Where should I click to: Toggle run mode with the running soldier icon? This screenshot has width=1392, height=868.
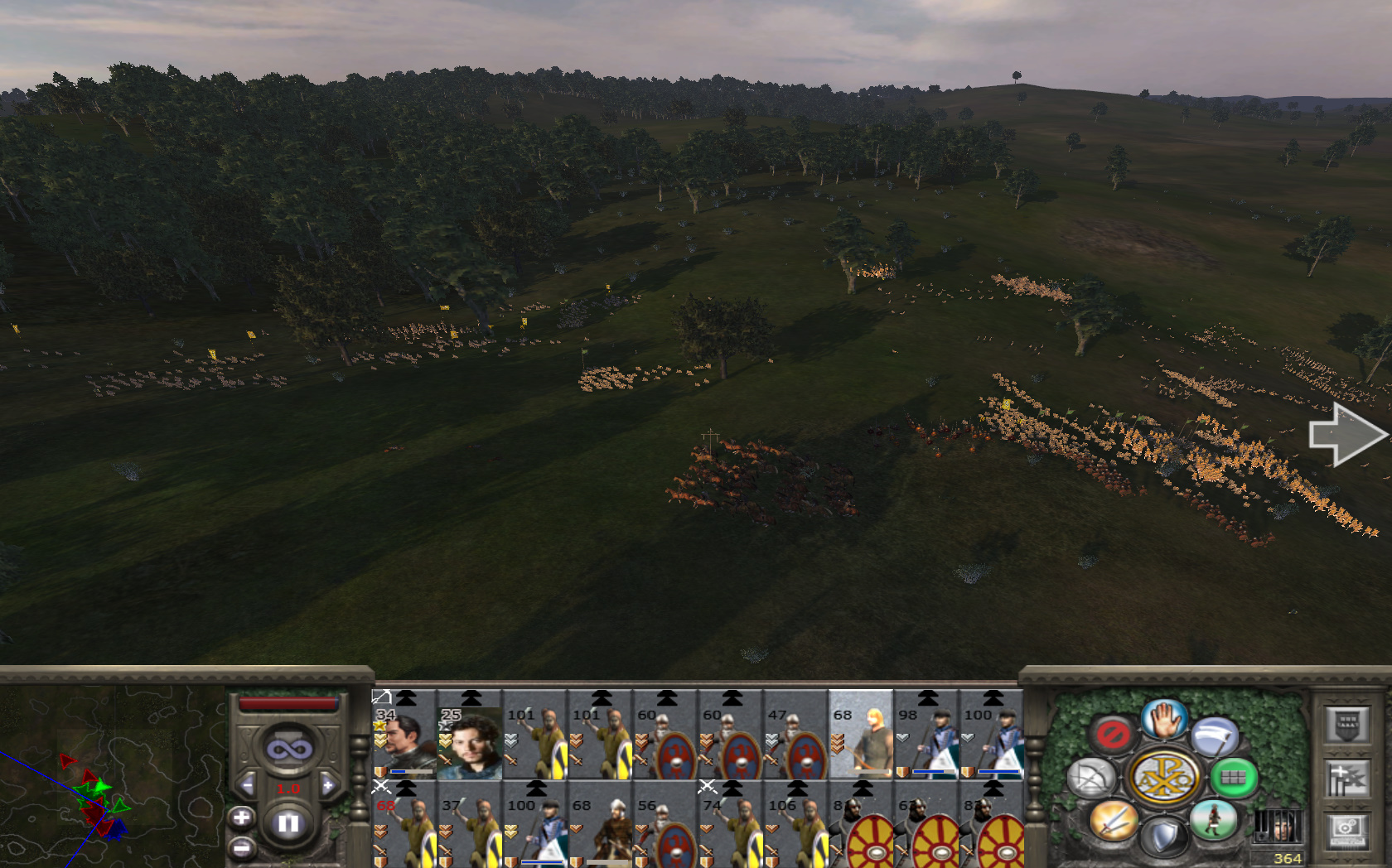1214,820
